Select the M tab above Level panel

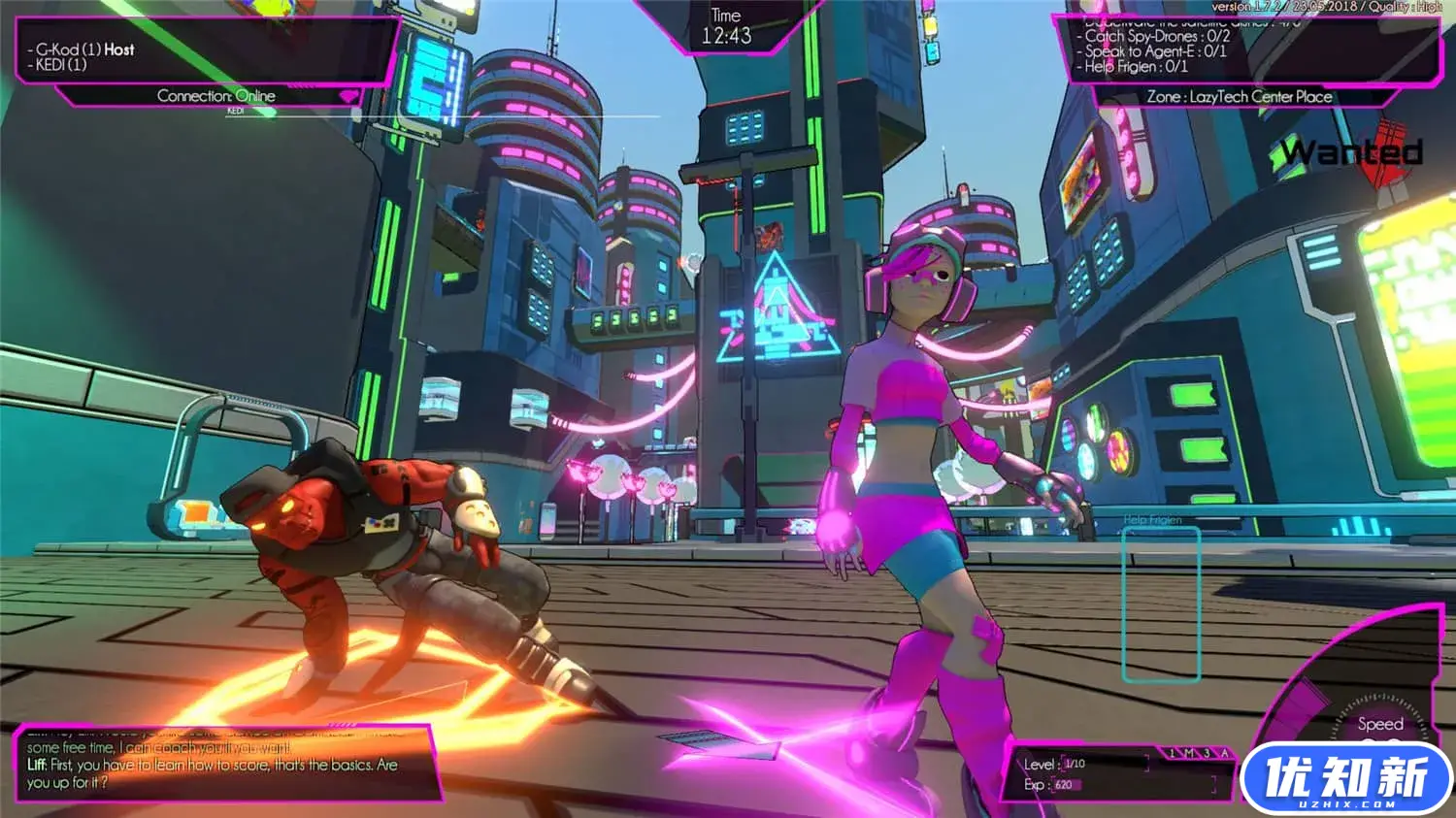point(1189,753)
